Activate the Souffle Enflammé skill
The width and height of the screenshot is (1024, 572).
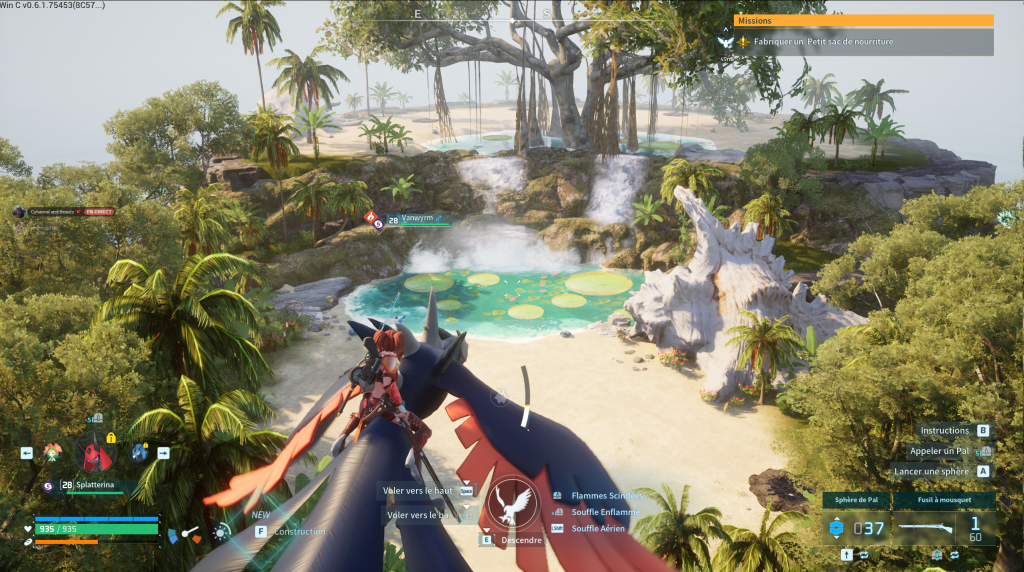point(605,512)
